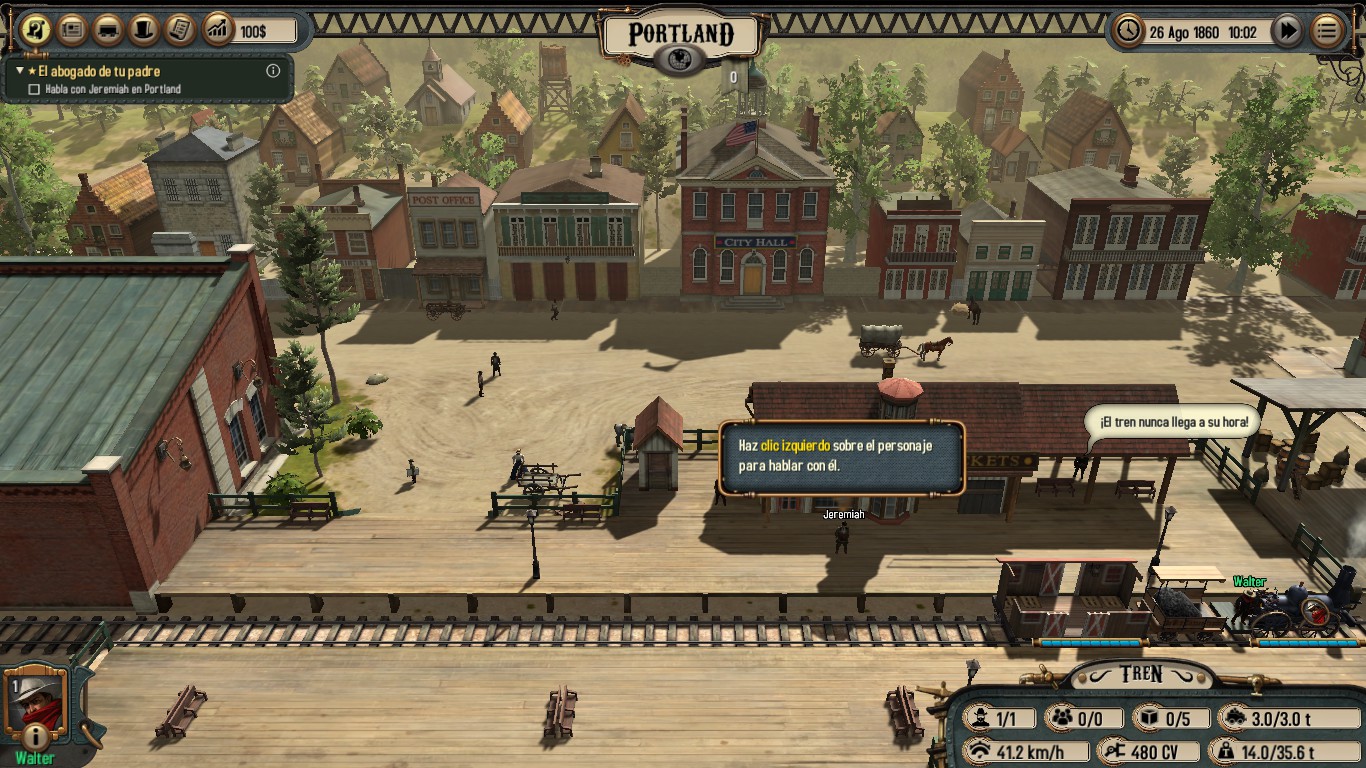
Task: Open Walter's info button below the portrait
Action: [35, 737]
